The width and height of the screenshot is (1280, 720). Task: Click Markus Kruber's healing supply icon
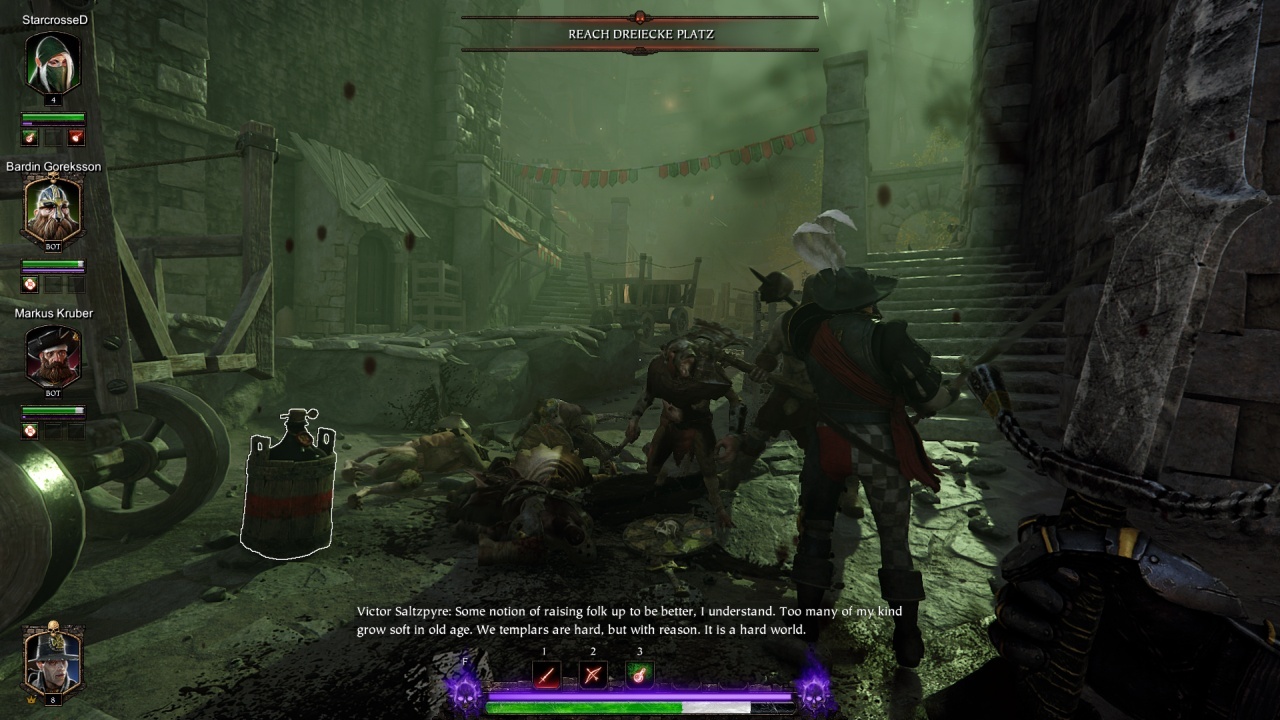click(30, 431)
